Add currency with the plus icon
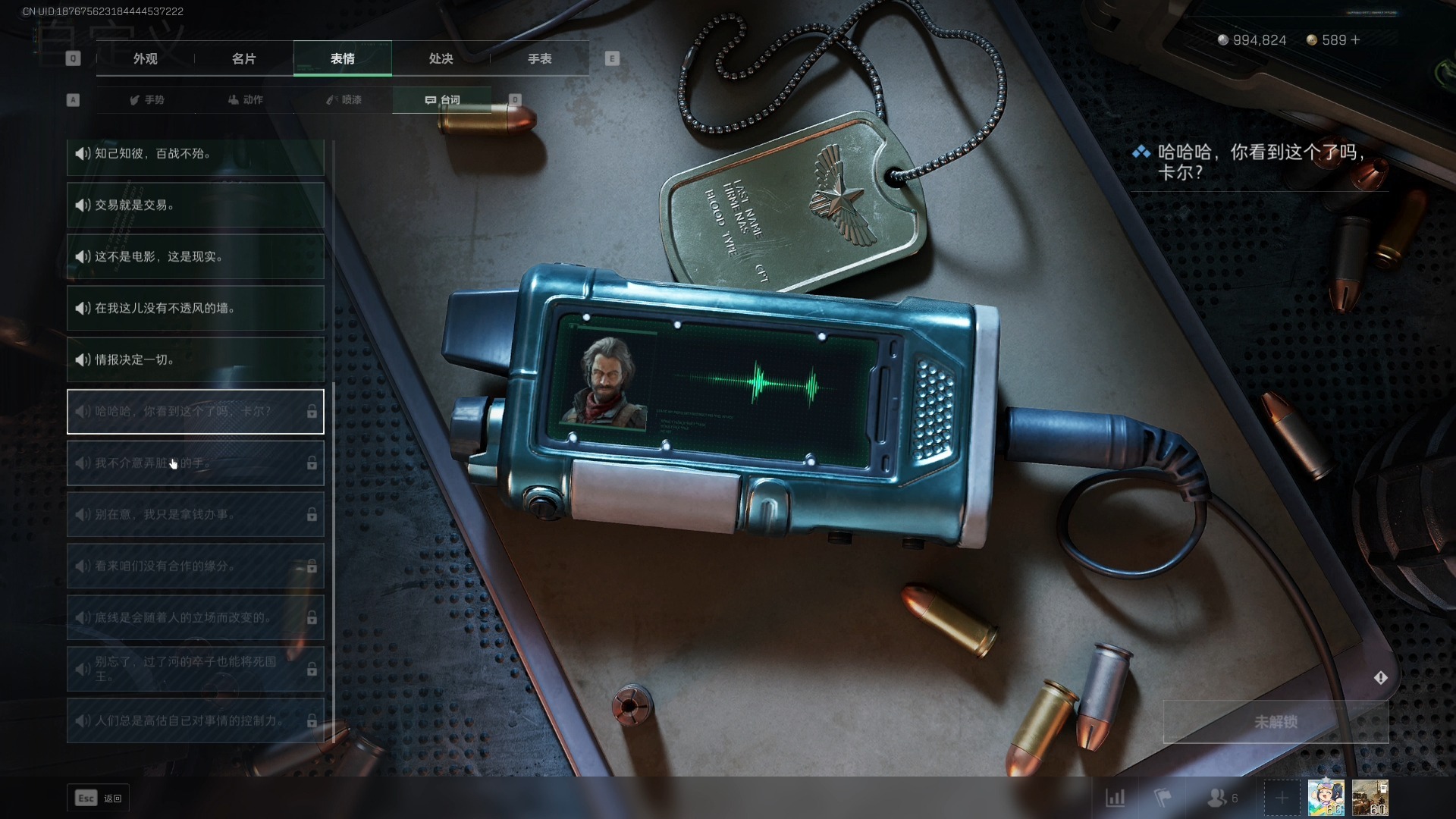 [1356, 39]
